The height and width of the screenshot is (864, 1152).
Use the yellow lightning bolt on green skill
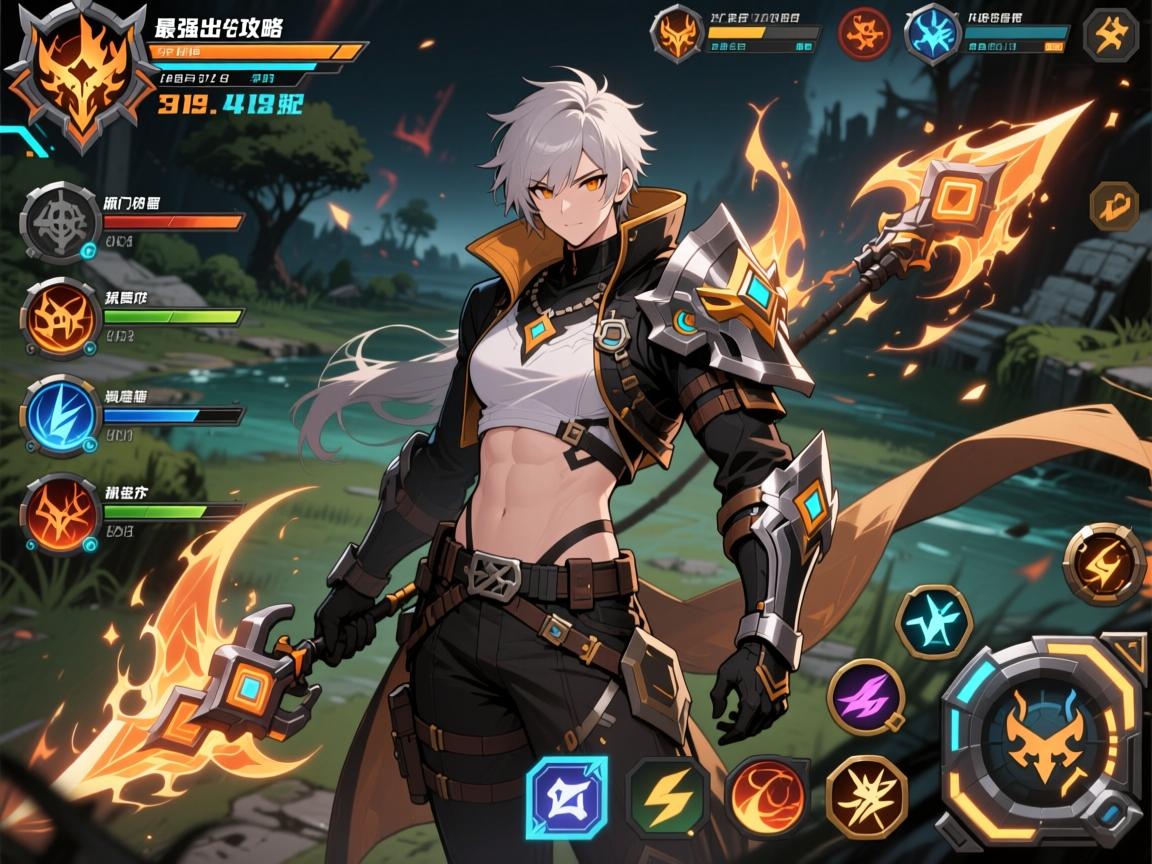click(x=667, y=796)
